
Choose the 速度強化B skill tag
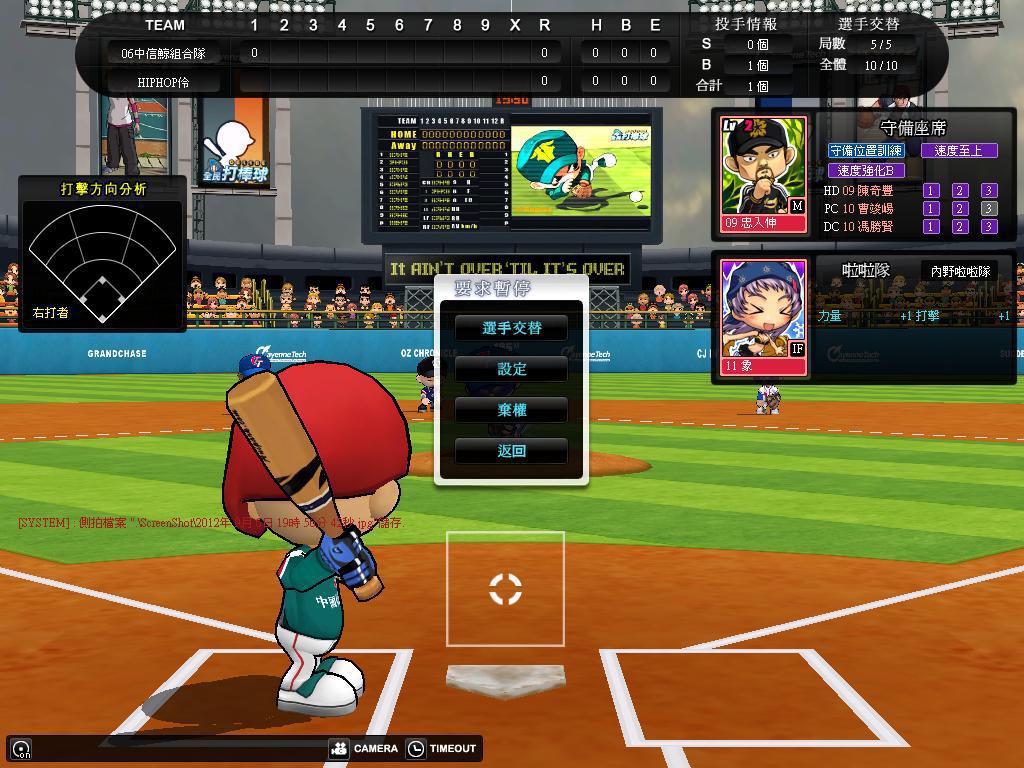click(866, 170)
